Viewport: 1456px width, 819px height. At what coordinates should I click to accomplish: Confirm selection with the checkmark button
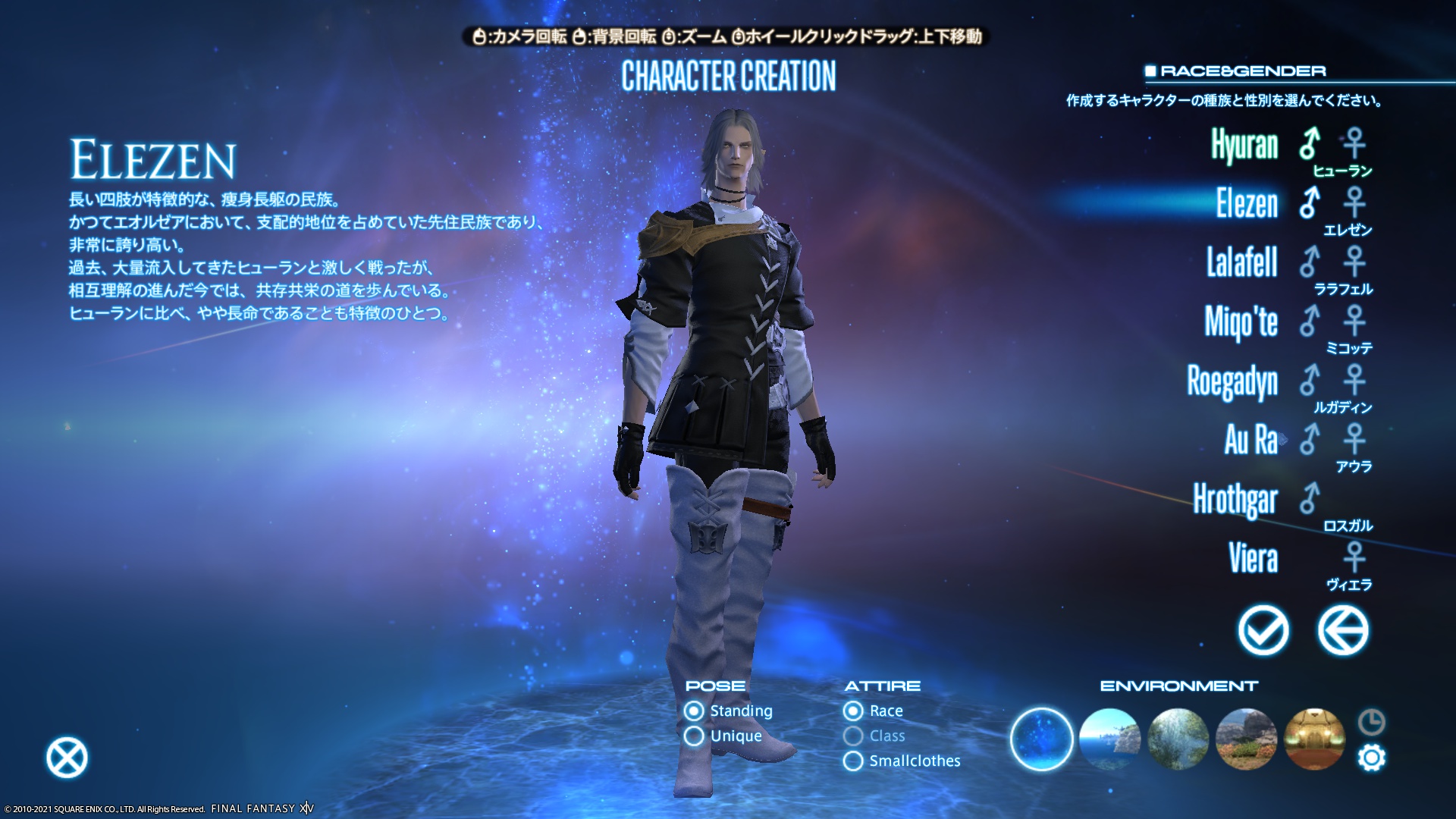tap(1263, 631)
